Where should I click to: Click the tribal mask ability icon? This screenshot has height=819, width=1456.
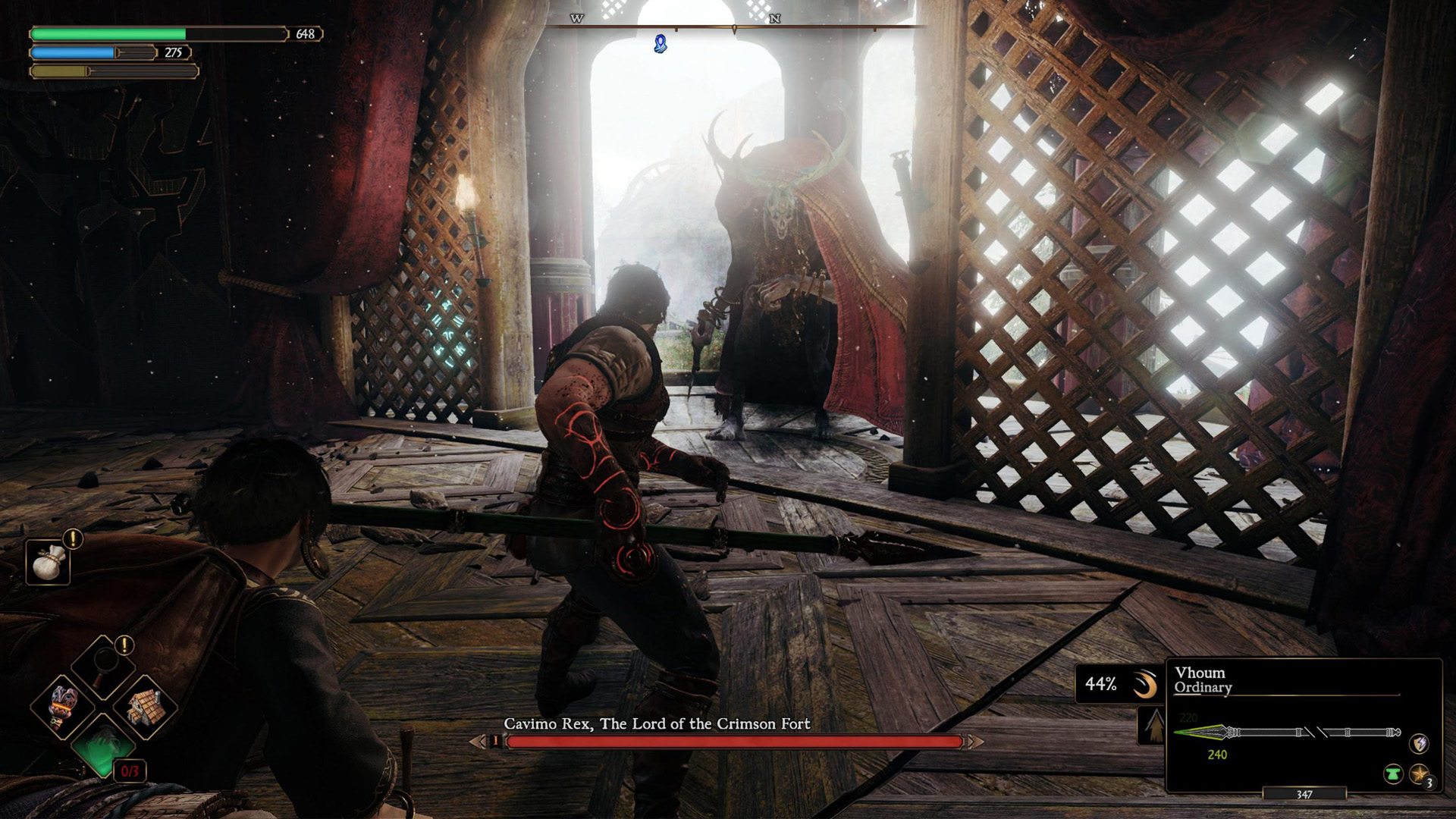point(63,707)
